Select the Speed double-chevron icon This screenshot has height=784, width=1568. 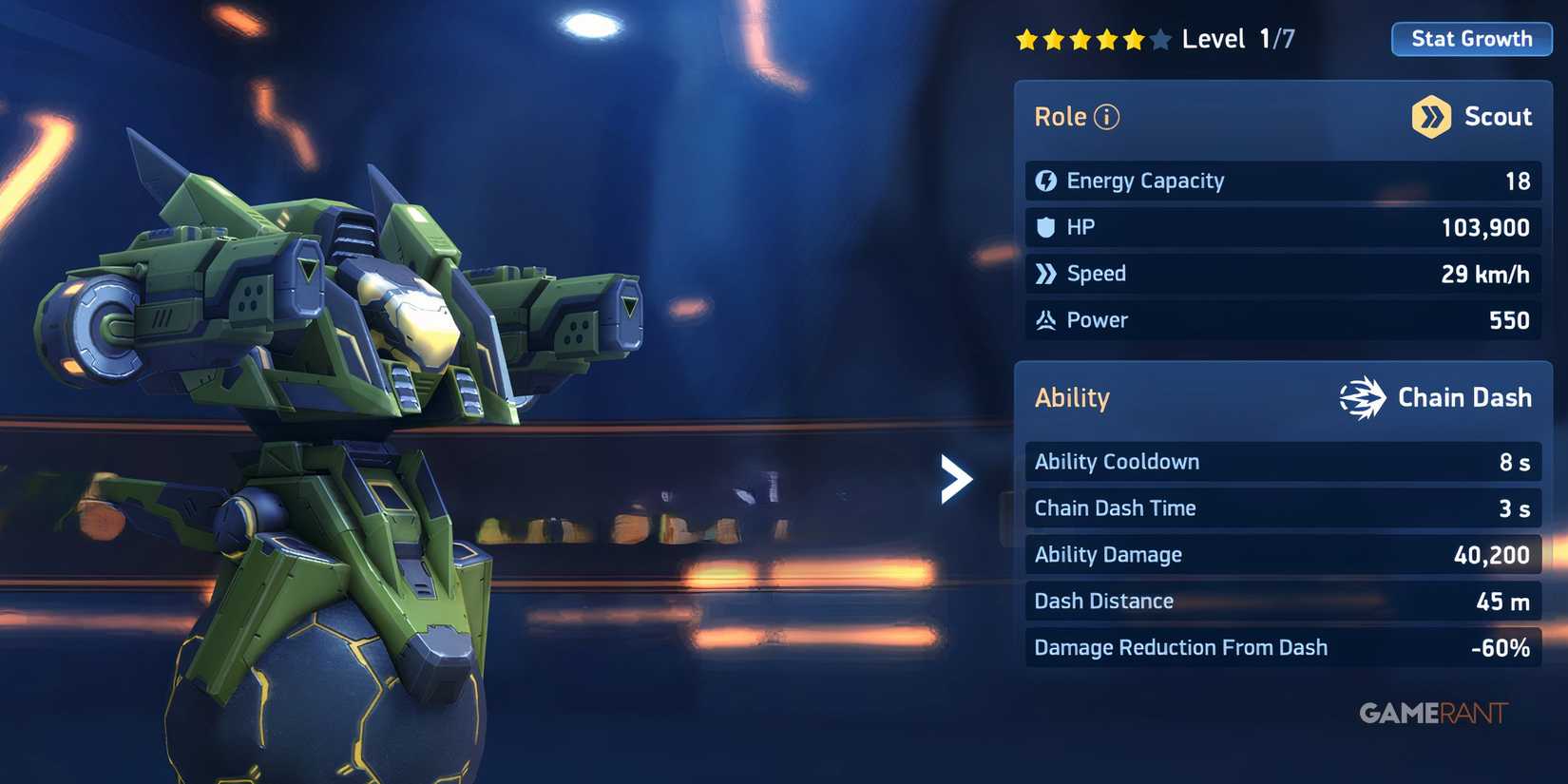click(x=1047, y=273)
